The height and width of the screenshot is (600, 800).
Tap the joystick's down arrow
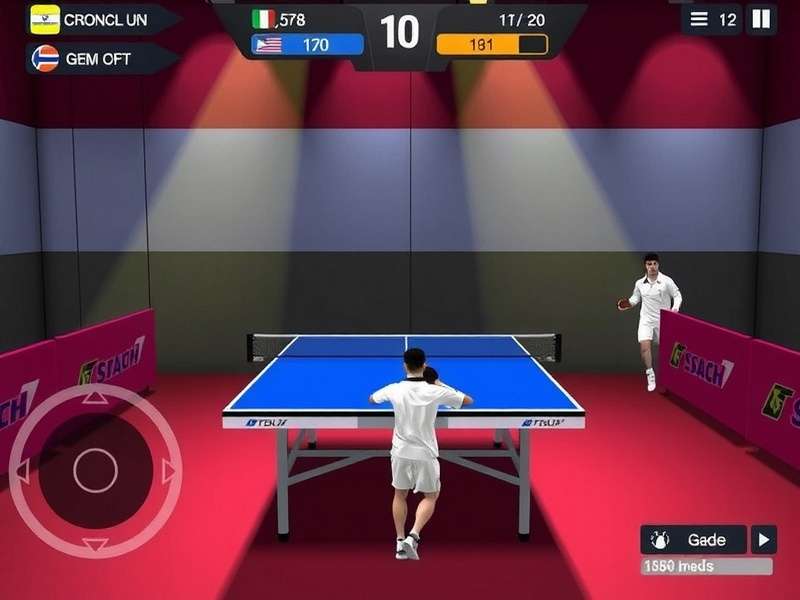tap(95, 545)
